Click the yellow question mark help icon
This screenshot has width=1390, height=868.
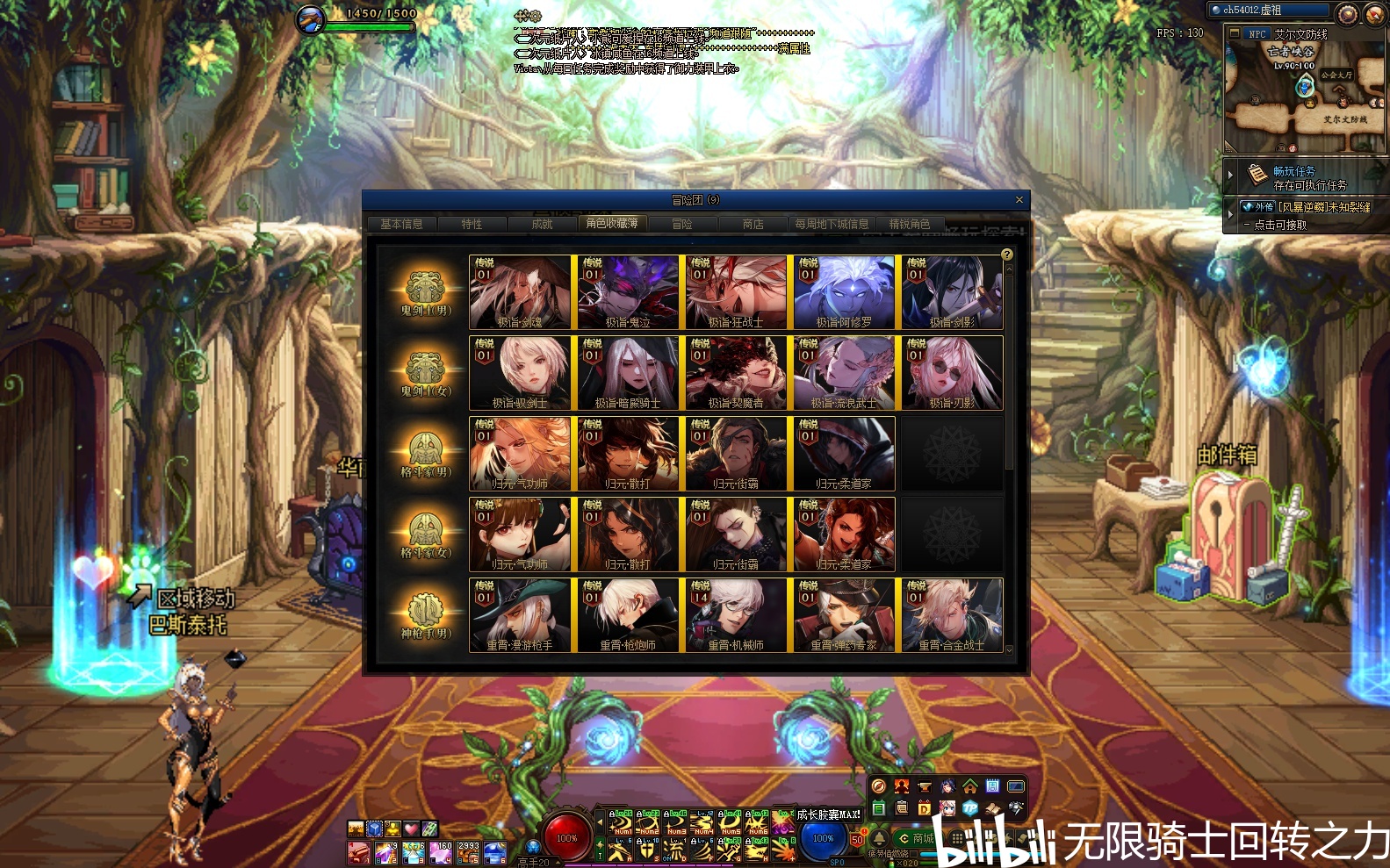[x=1007, y=255]
